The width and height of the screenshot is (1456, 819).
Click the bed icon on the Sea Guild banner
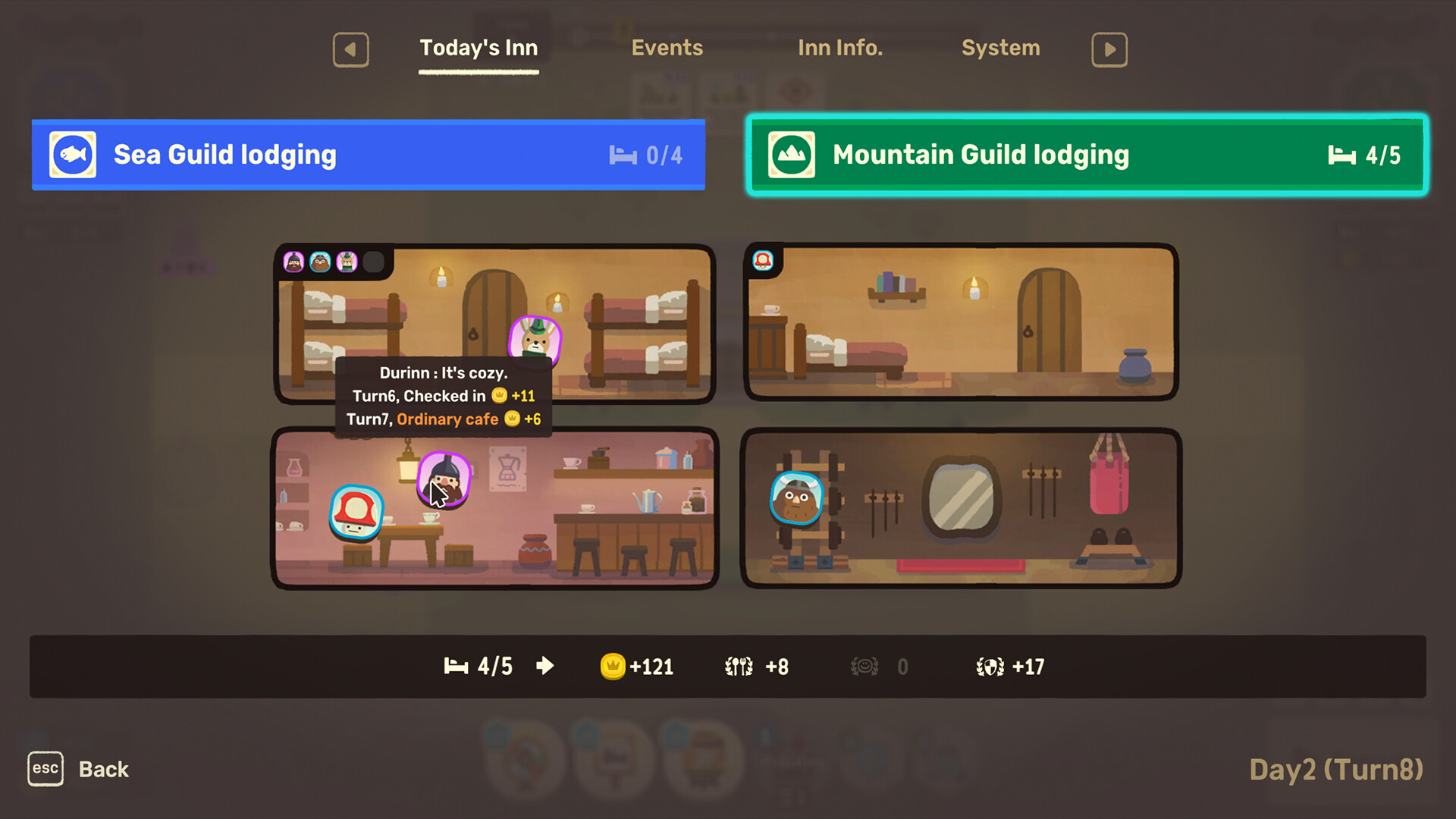[622, 155]
